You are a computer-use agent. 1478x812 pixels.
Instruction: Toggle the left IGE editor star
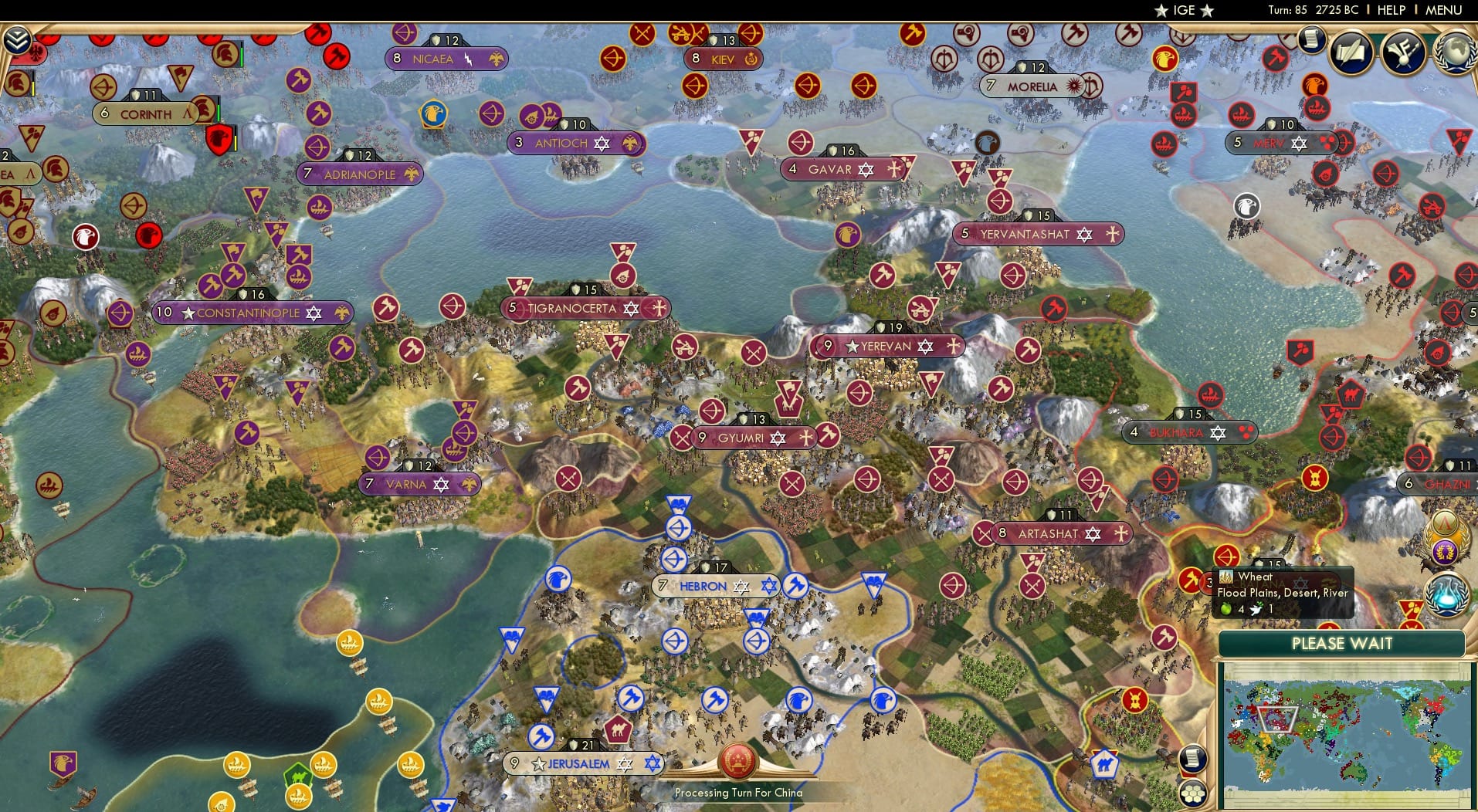[1160, 11]
